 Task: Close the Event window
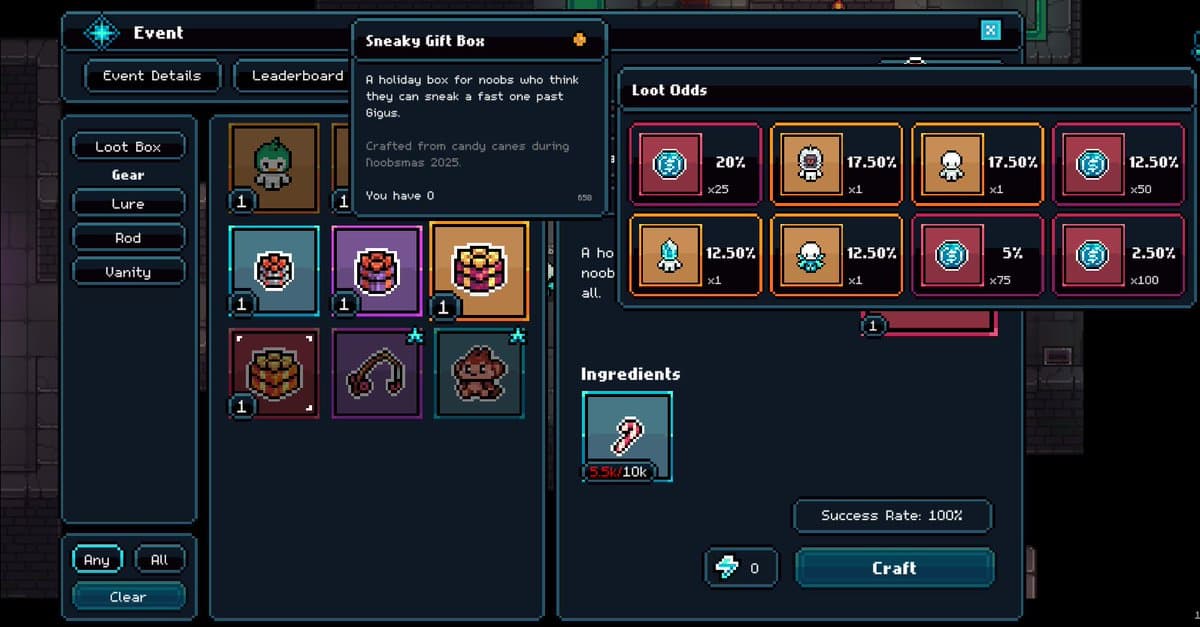[990, 30]
